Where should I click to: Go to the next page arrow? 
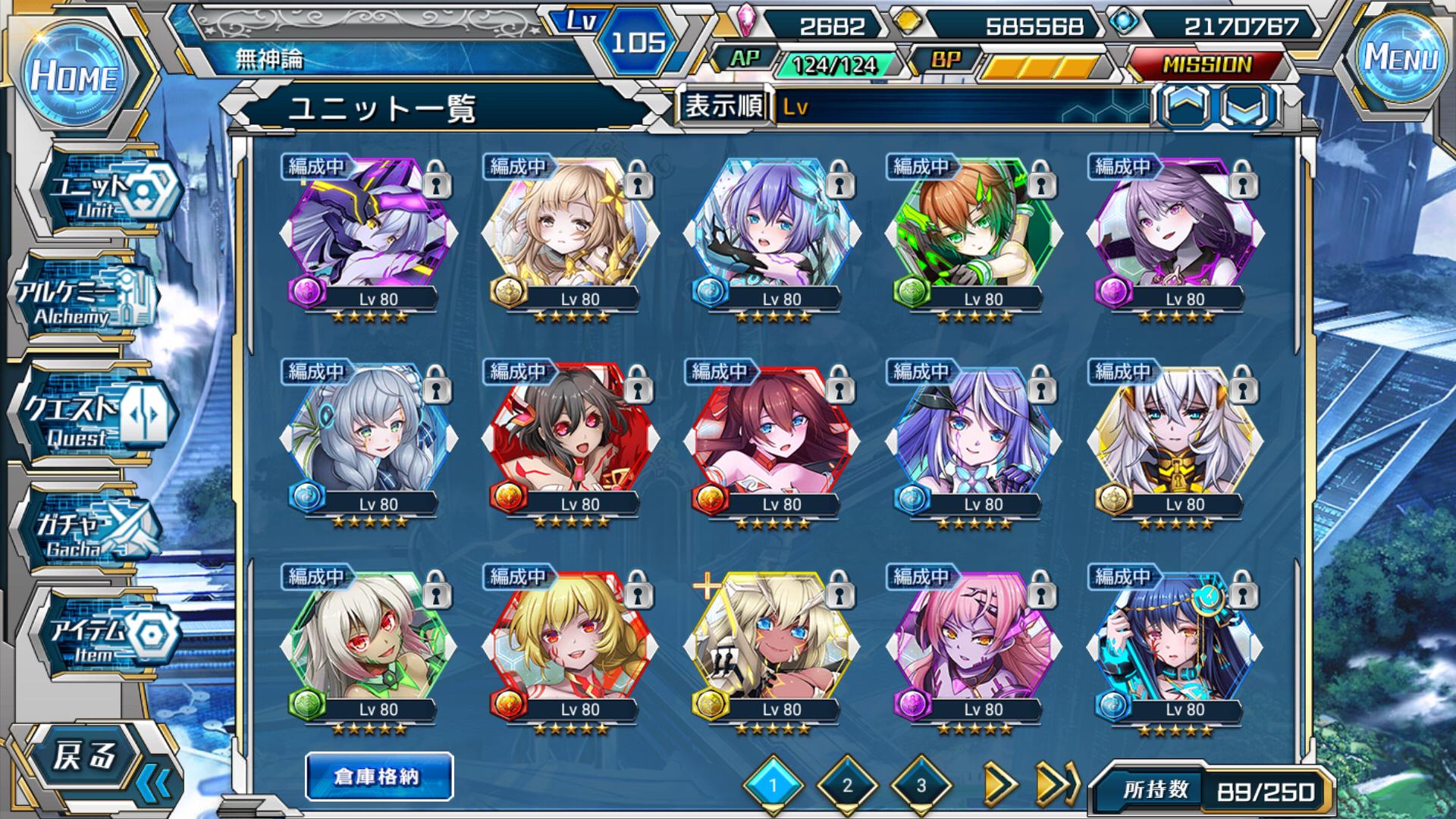click(999, 785)
